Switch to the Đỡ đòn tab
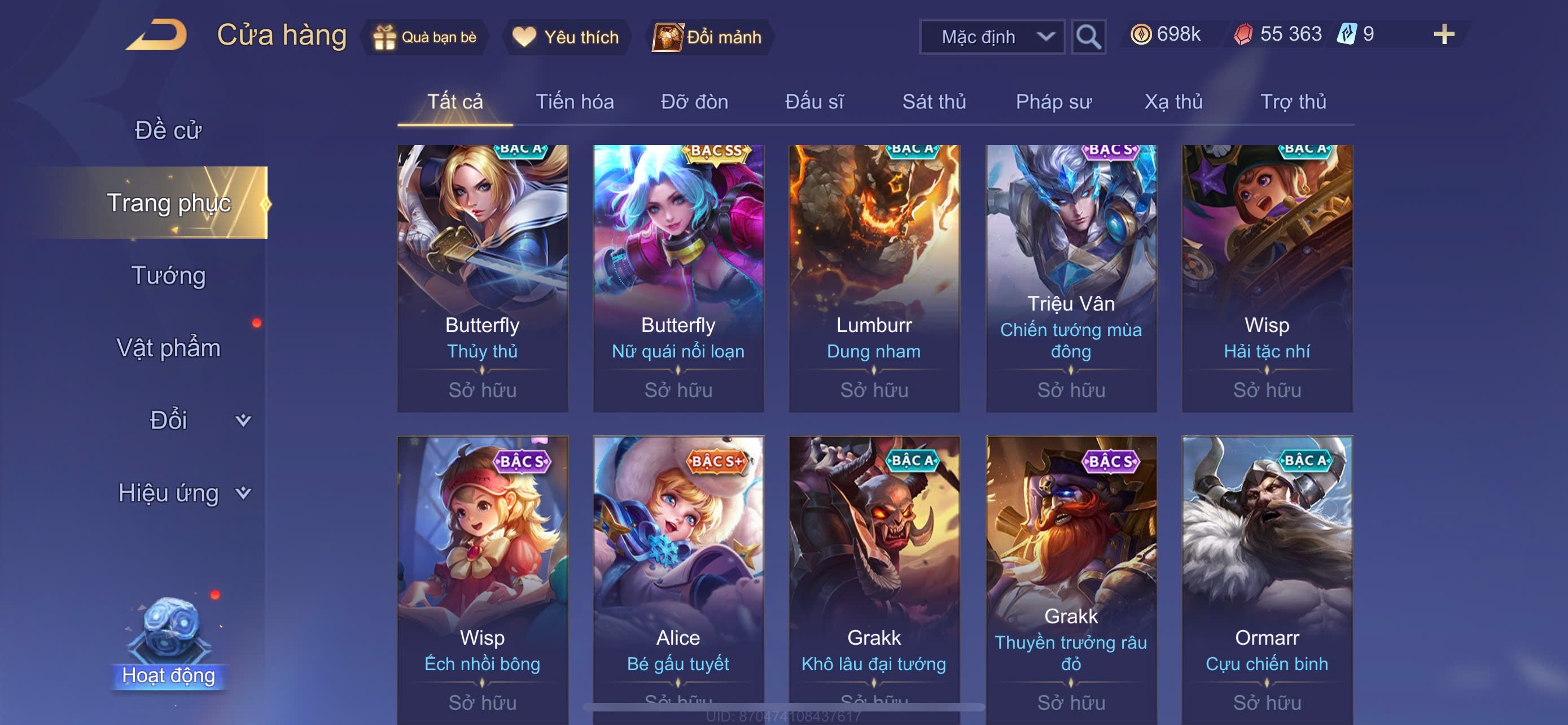This screenshot has width=1568, height=725. pos(694,102)
